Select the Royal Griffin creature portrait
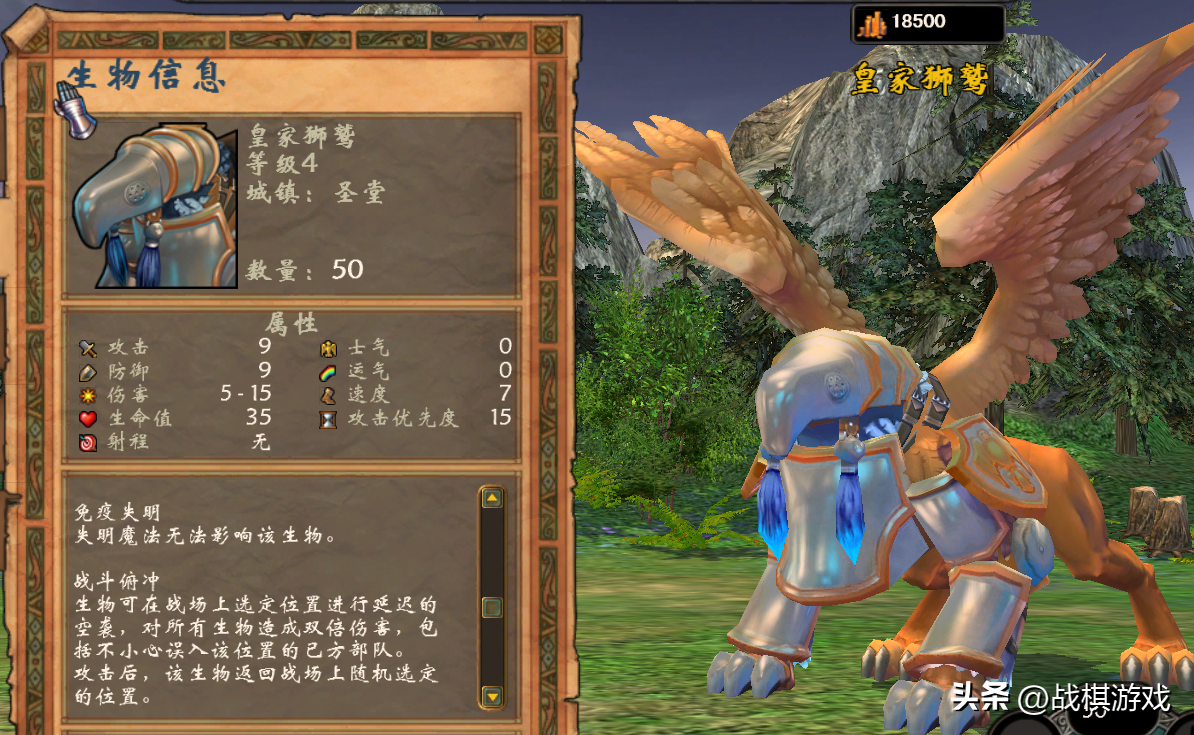1194x735 pixels. click(153, 206)
